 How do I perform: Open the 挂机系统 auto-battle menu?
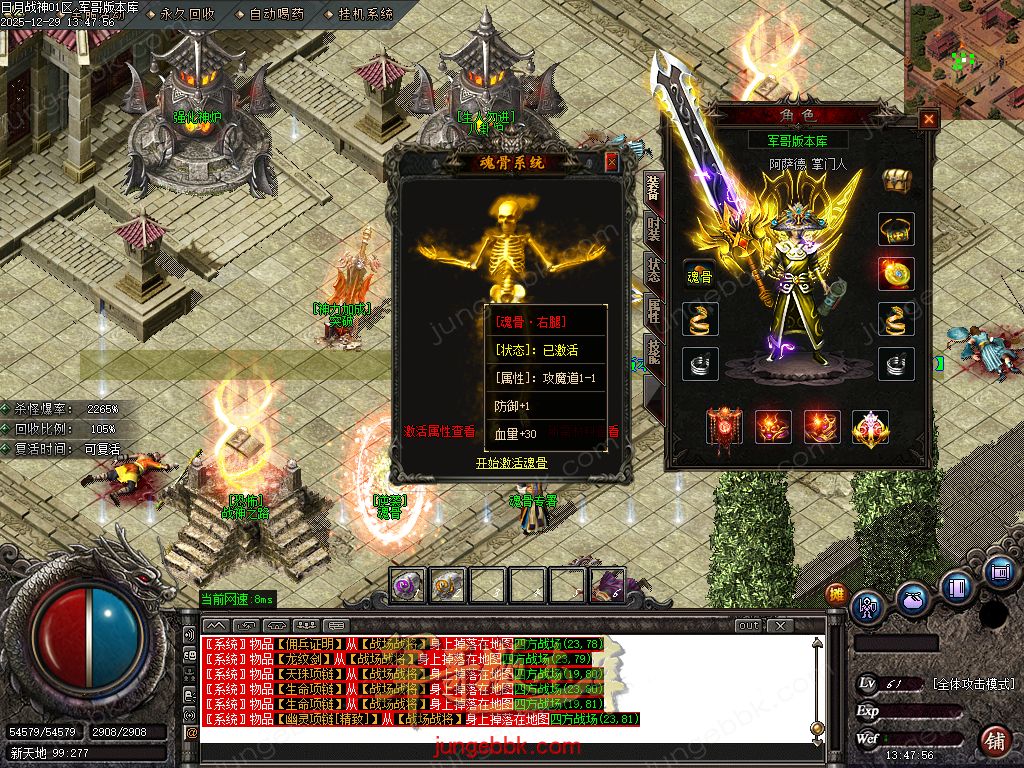364,15
